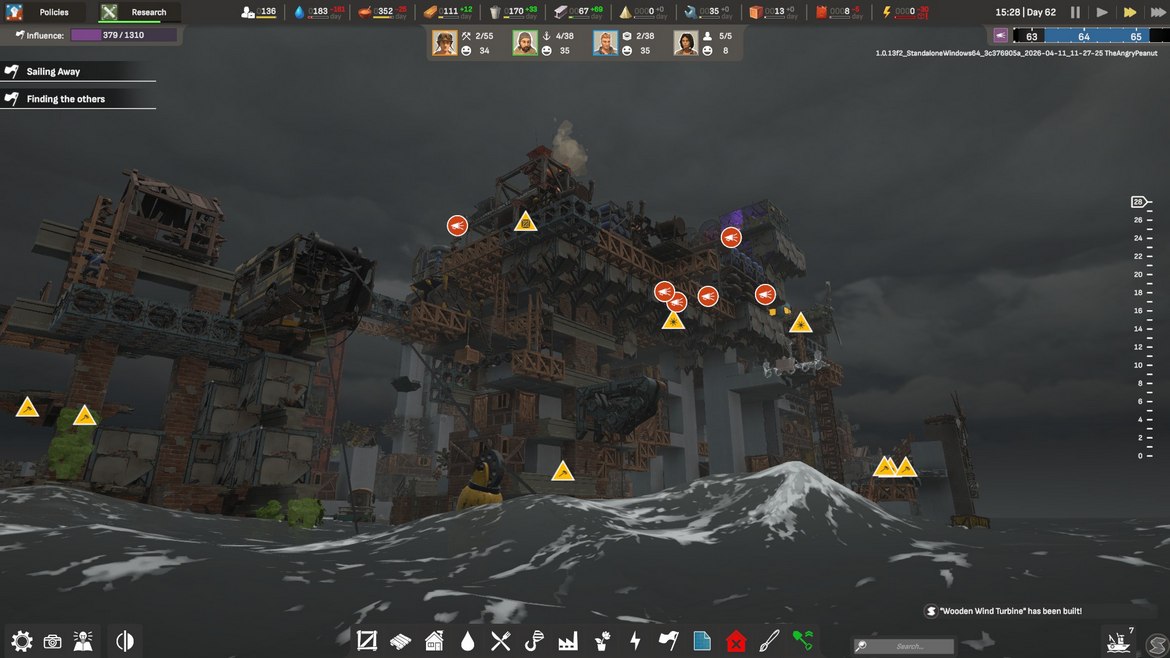The height and width of the screenshot is (658, 1170).
Task: Open the factory industry build category
Action: coord(569,641)
